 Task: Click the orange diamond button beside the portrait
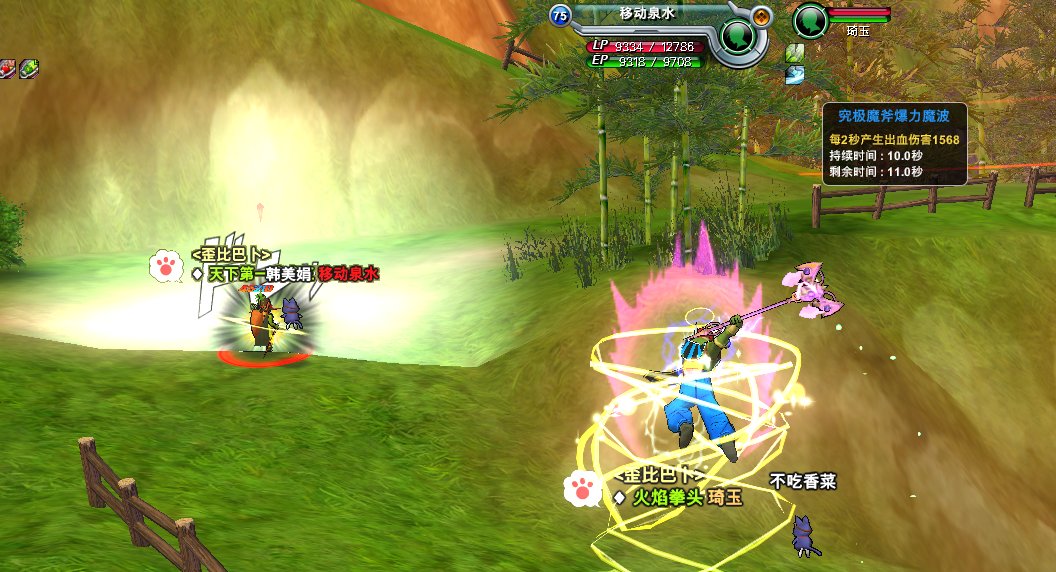tap(762, 16)
